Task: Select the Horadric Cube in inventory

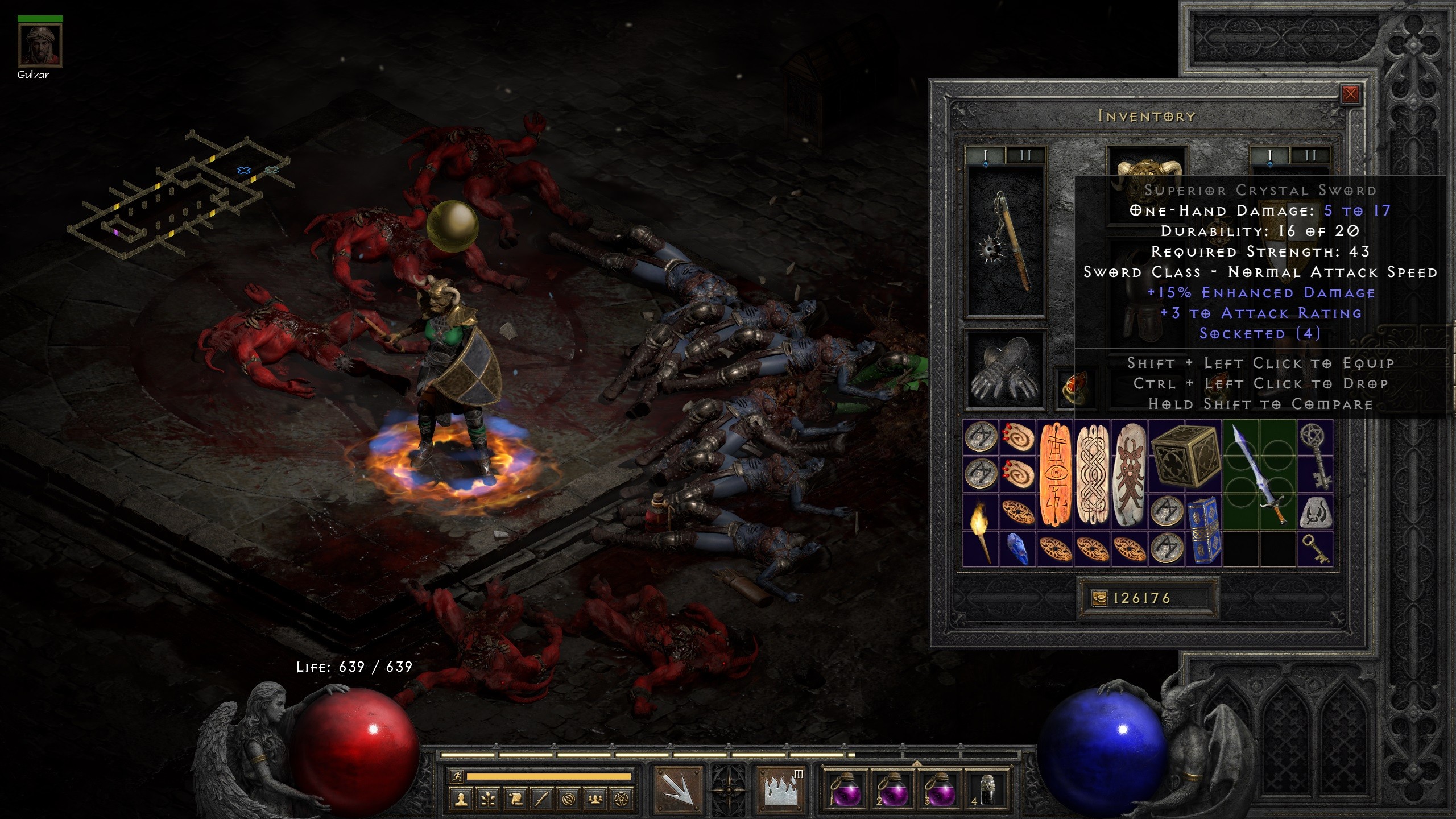Action: 1185,457
